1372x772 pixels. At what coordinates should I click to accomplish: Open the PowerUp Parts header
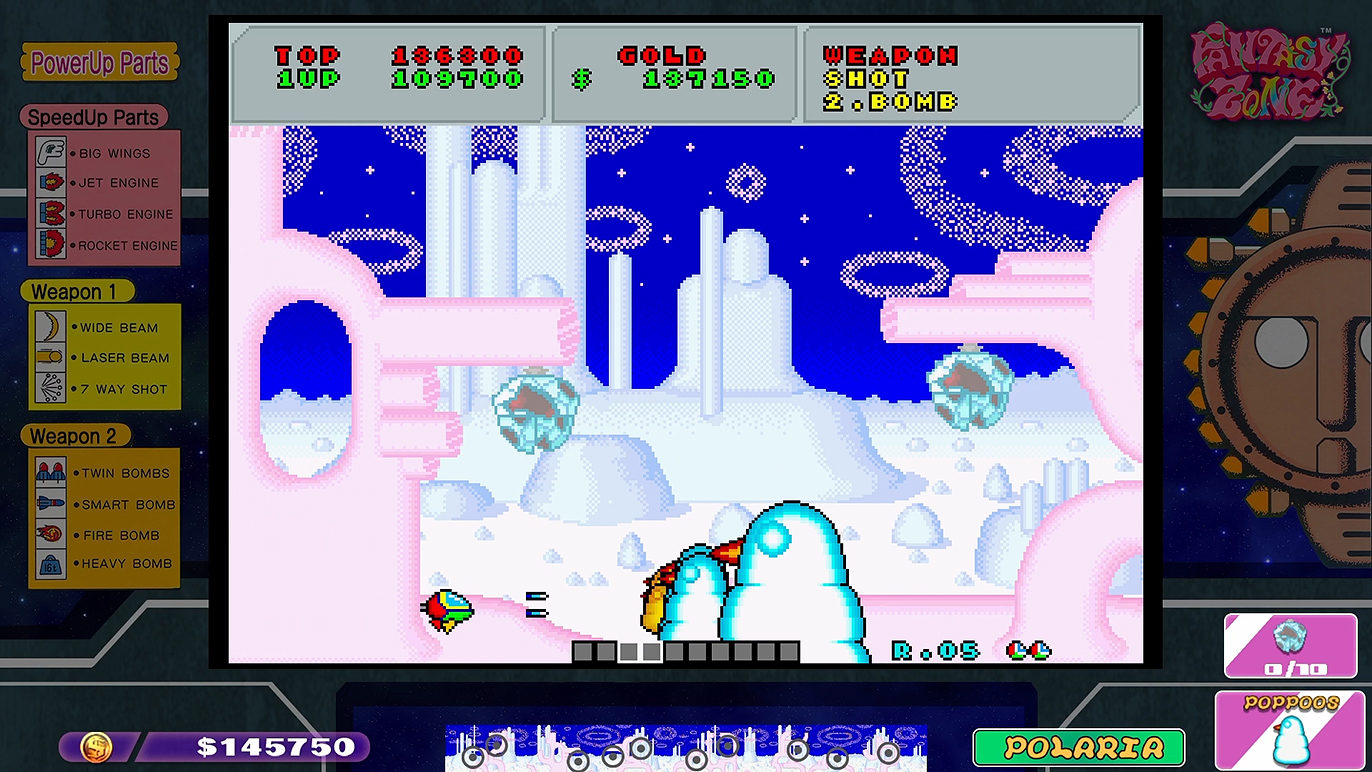coord(99,63)
